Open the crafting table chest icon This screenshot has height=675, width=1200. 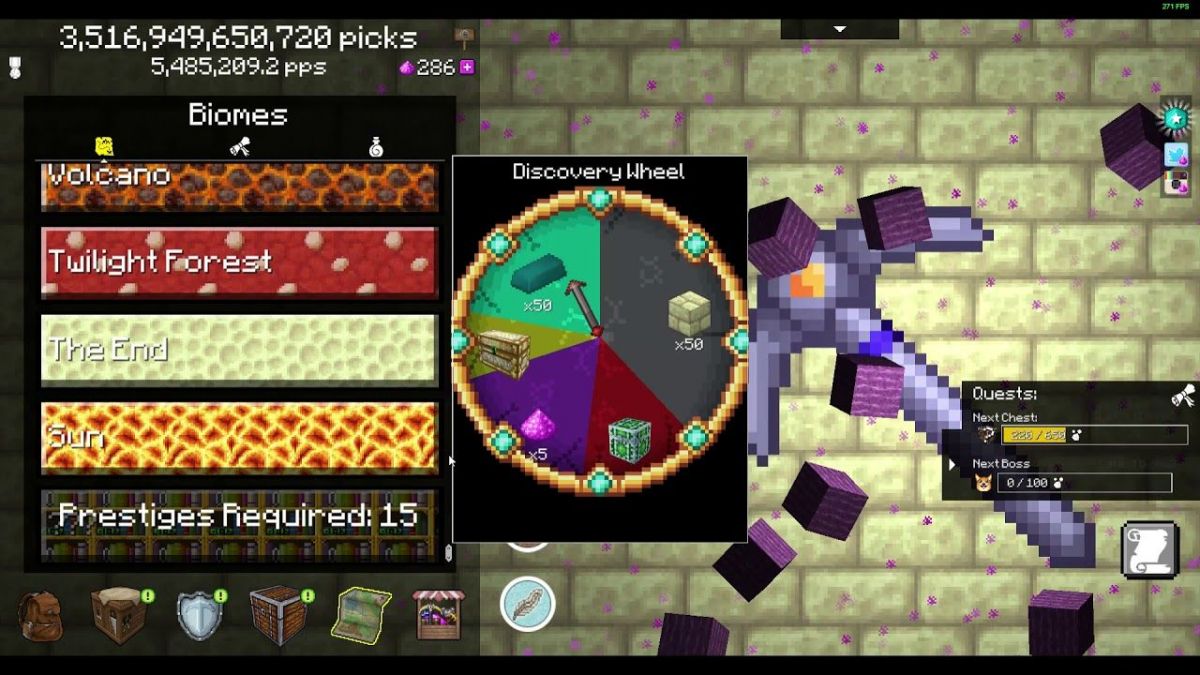click(x=118, y=614)
